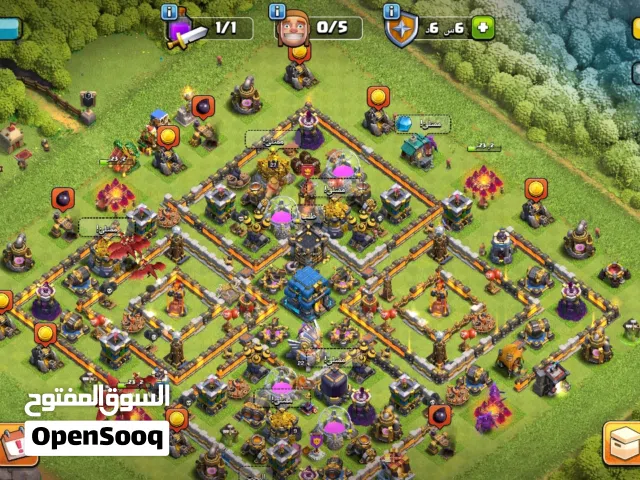Tap the green plus button beside the shield

484,27
